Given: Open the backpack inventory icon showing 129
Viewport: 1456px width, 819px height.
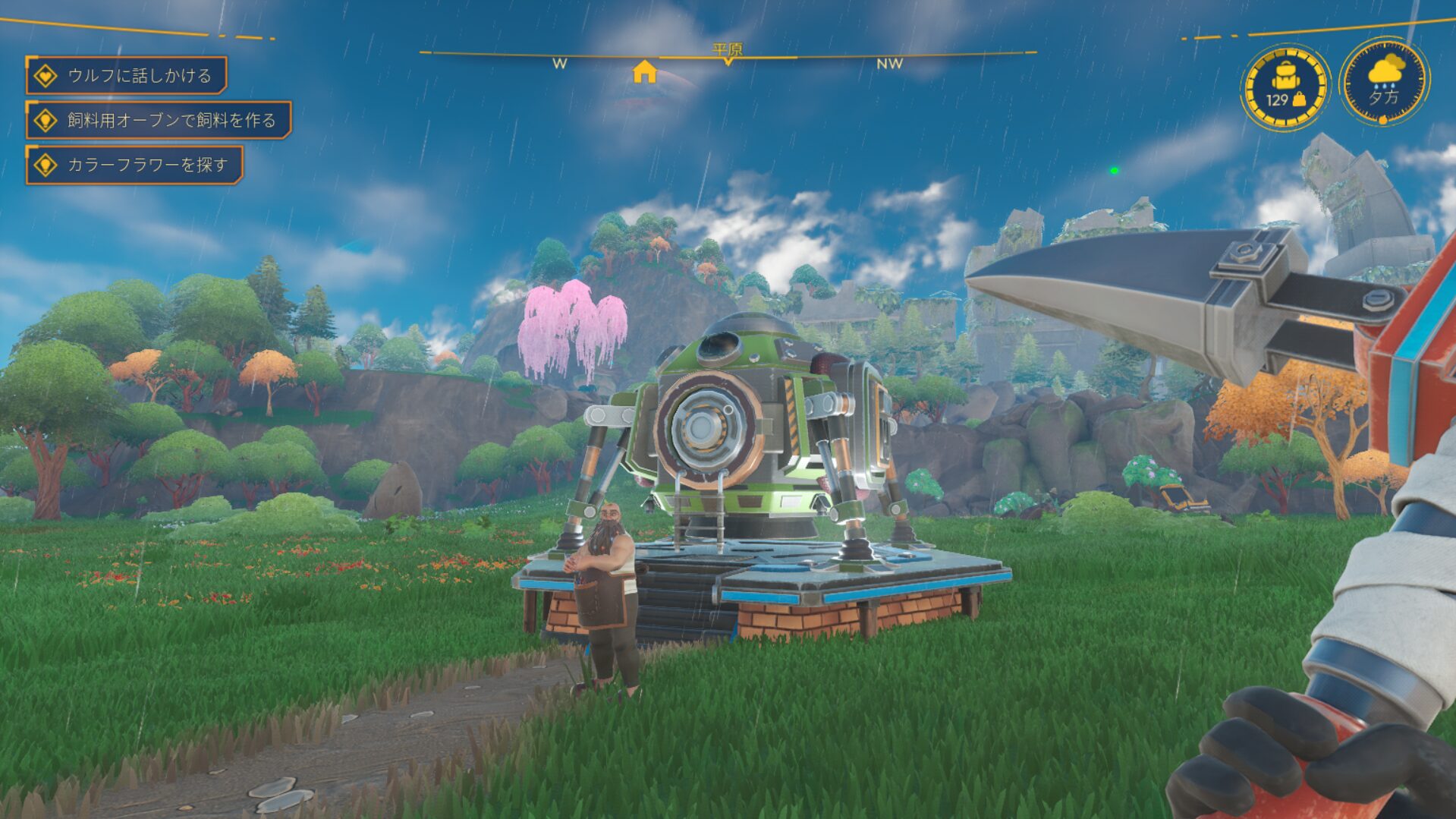Looking at the screenshot, I should coord(1286,86).
